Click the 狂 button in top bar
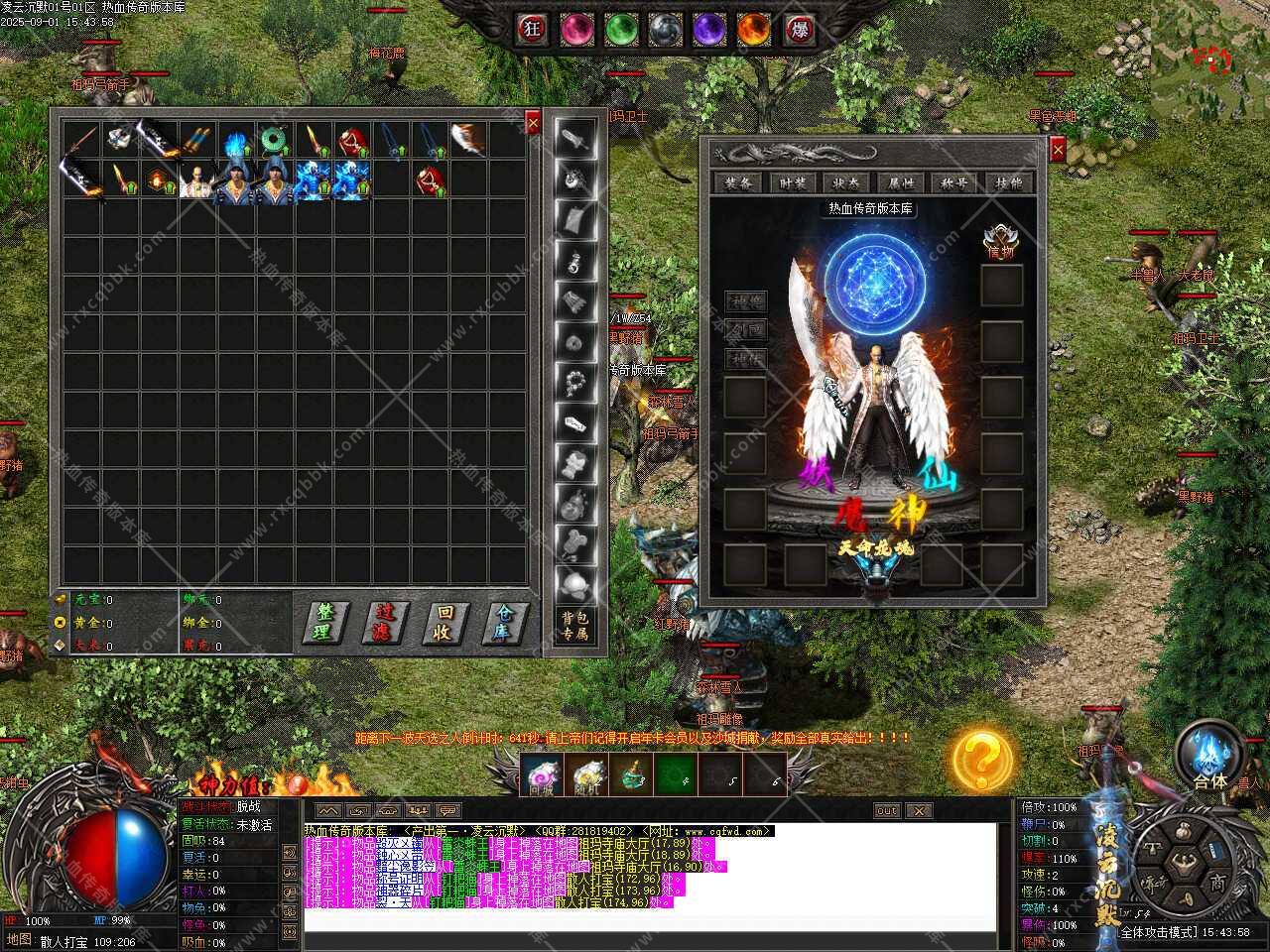Viewport: 1270px width, 952px height. click(x=533, y=29)
